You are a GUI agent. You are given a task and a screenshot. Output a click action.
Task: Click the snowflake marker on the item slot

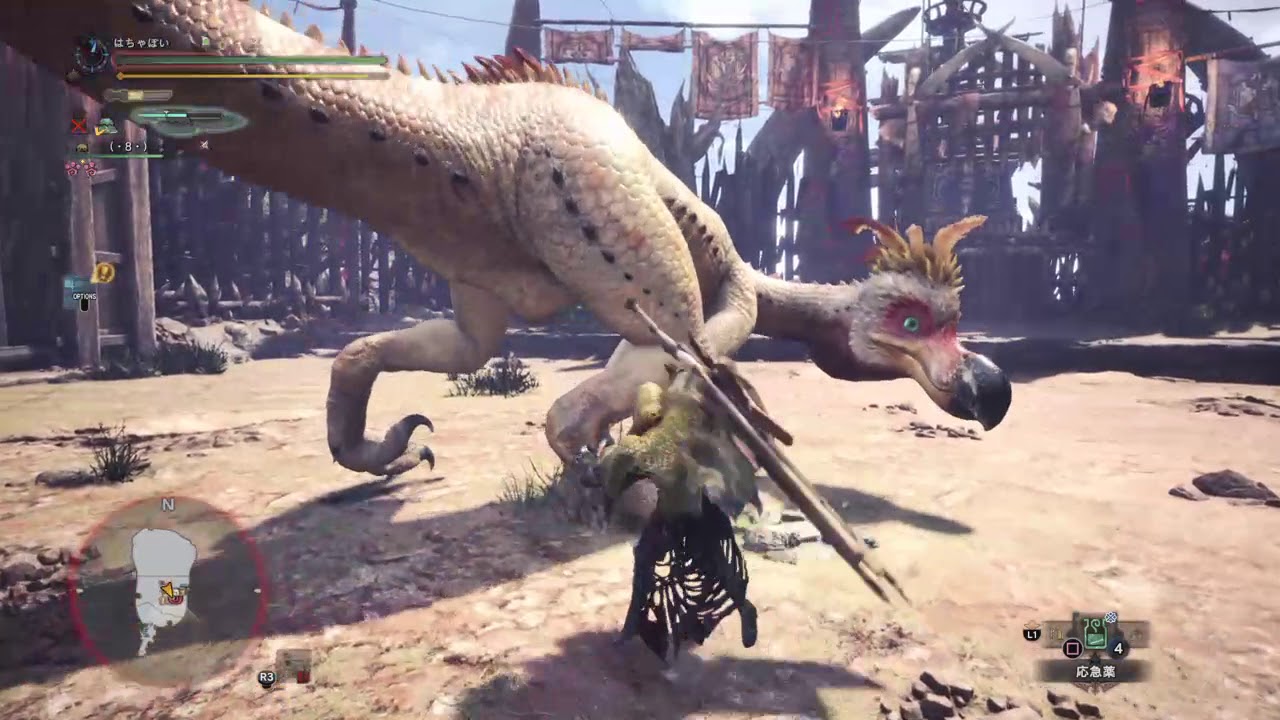(x=1110, y=616)
